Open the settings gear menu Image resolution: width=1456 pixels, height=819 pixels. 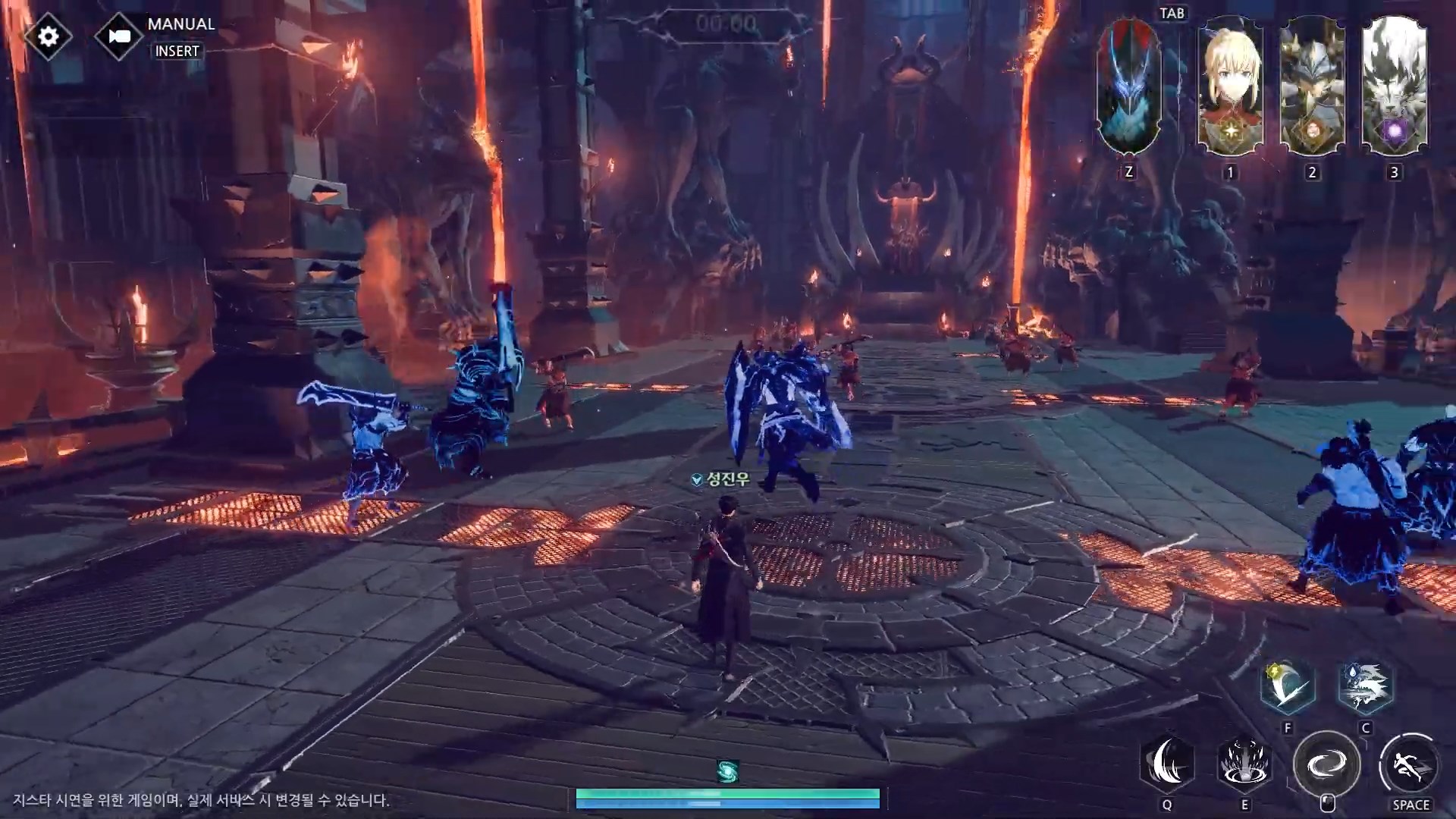pyautogui.click(x=48, y=36)
